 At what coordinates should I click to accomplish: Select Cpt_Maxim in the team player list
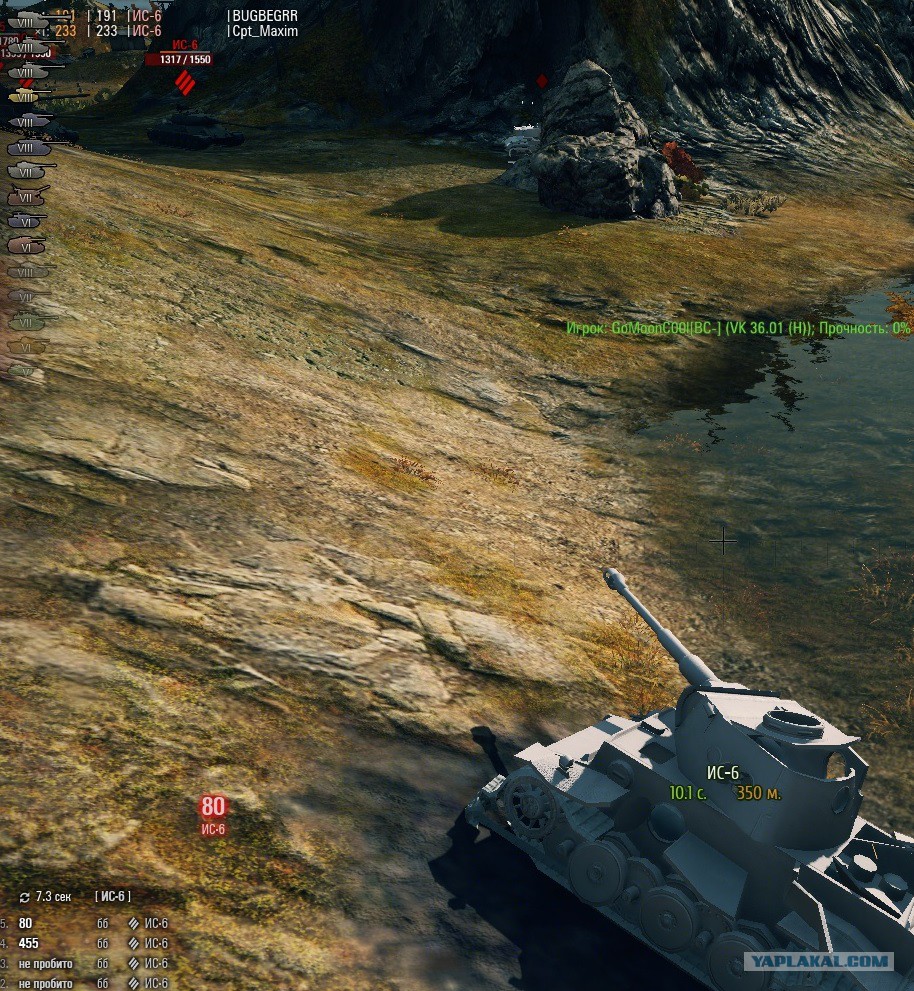click(265, 31)
